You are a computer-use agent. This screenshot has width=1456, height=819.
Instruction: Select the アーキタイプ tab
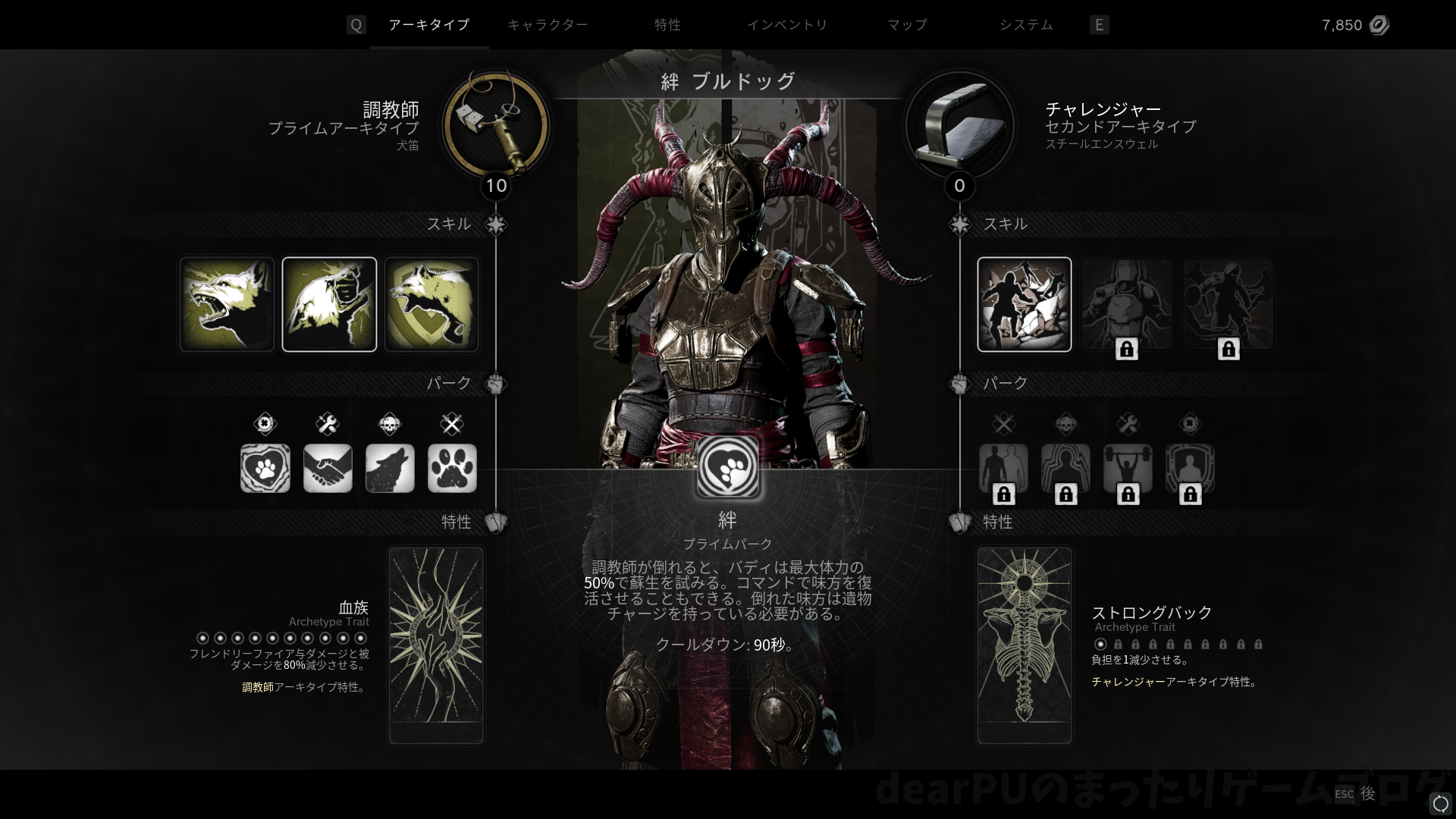tap(428, 25)
